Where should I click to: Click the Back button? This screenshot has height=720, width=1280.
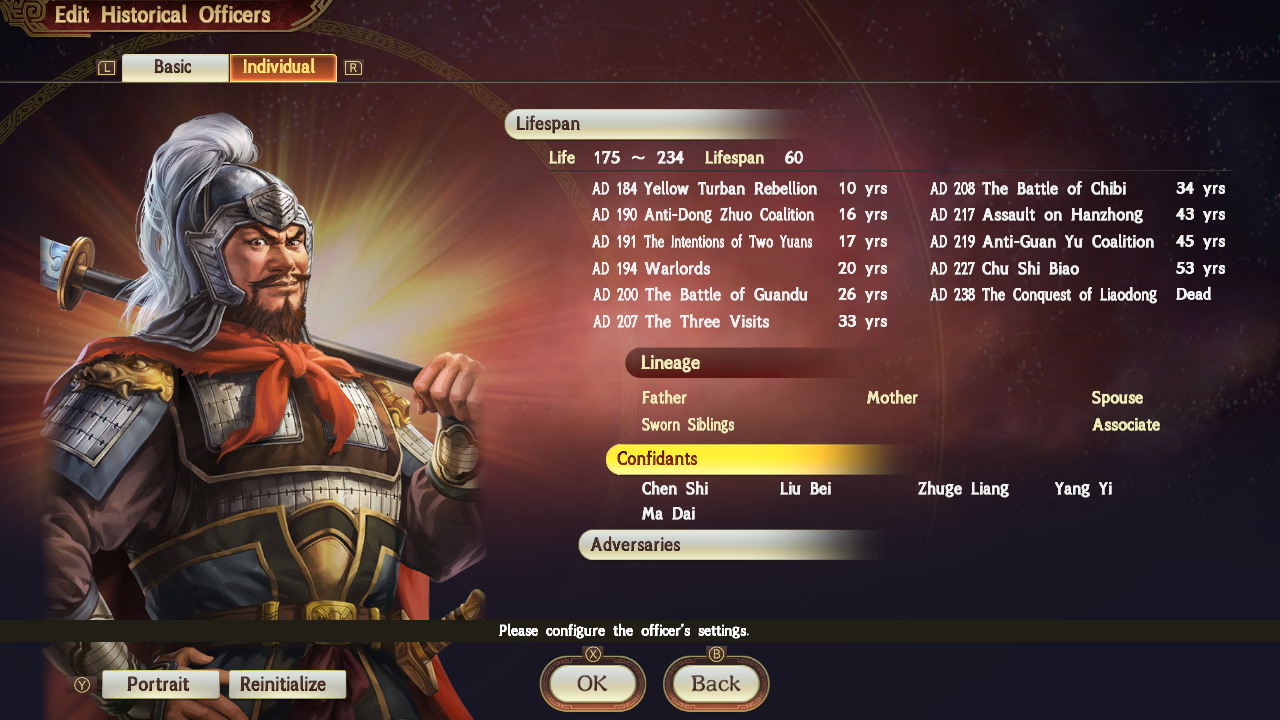716,684
